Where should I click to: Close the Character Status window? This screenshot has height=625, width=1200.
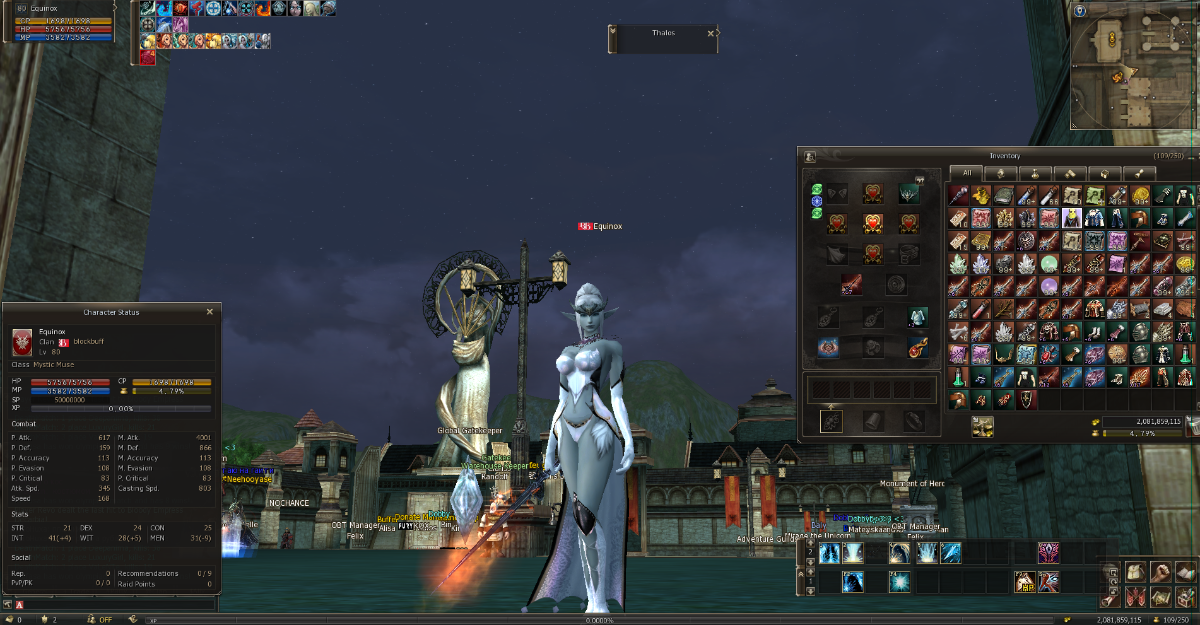click(209, 312)
